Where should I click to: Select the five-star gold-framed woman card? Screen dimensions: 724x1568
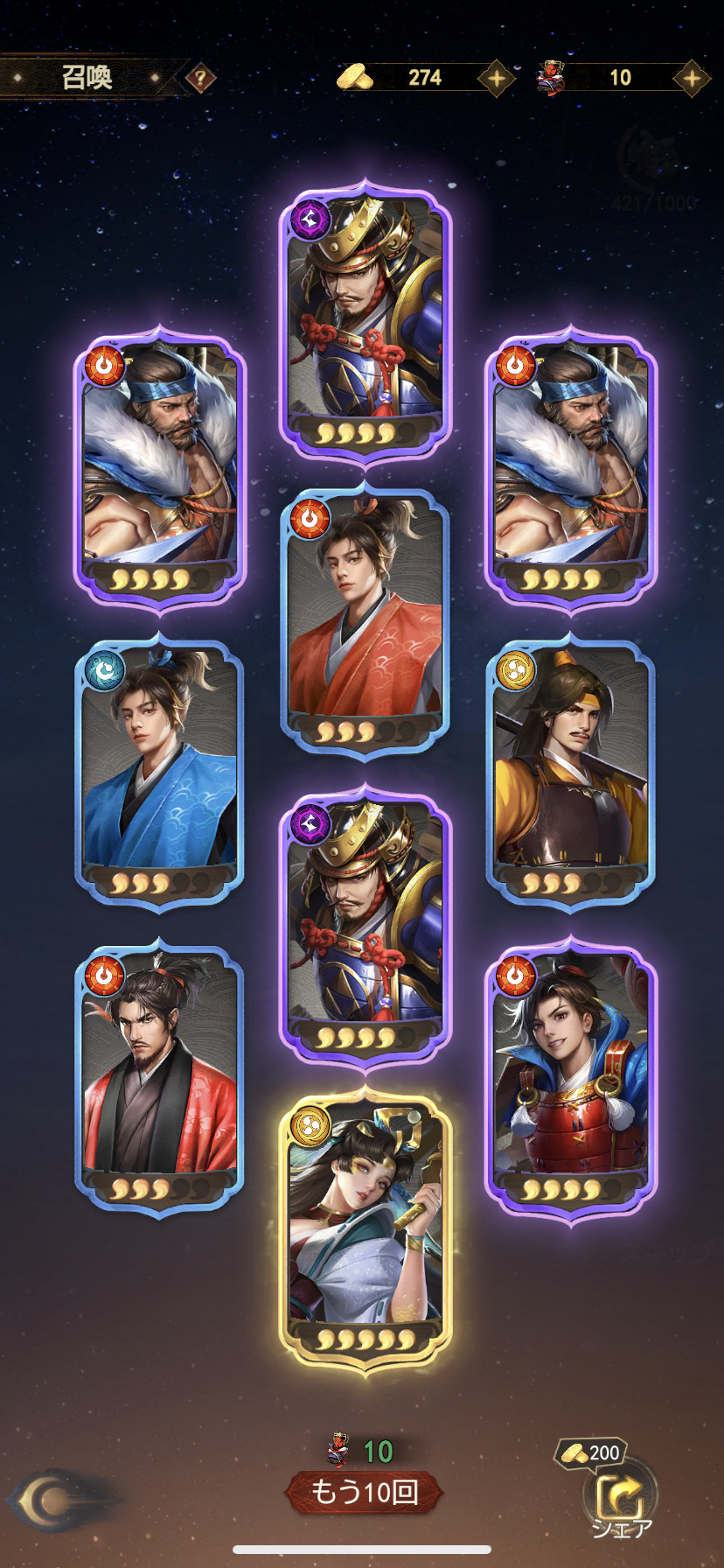(365, 1229)
